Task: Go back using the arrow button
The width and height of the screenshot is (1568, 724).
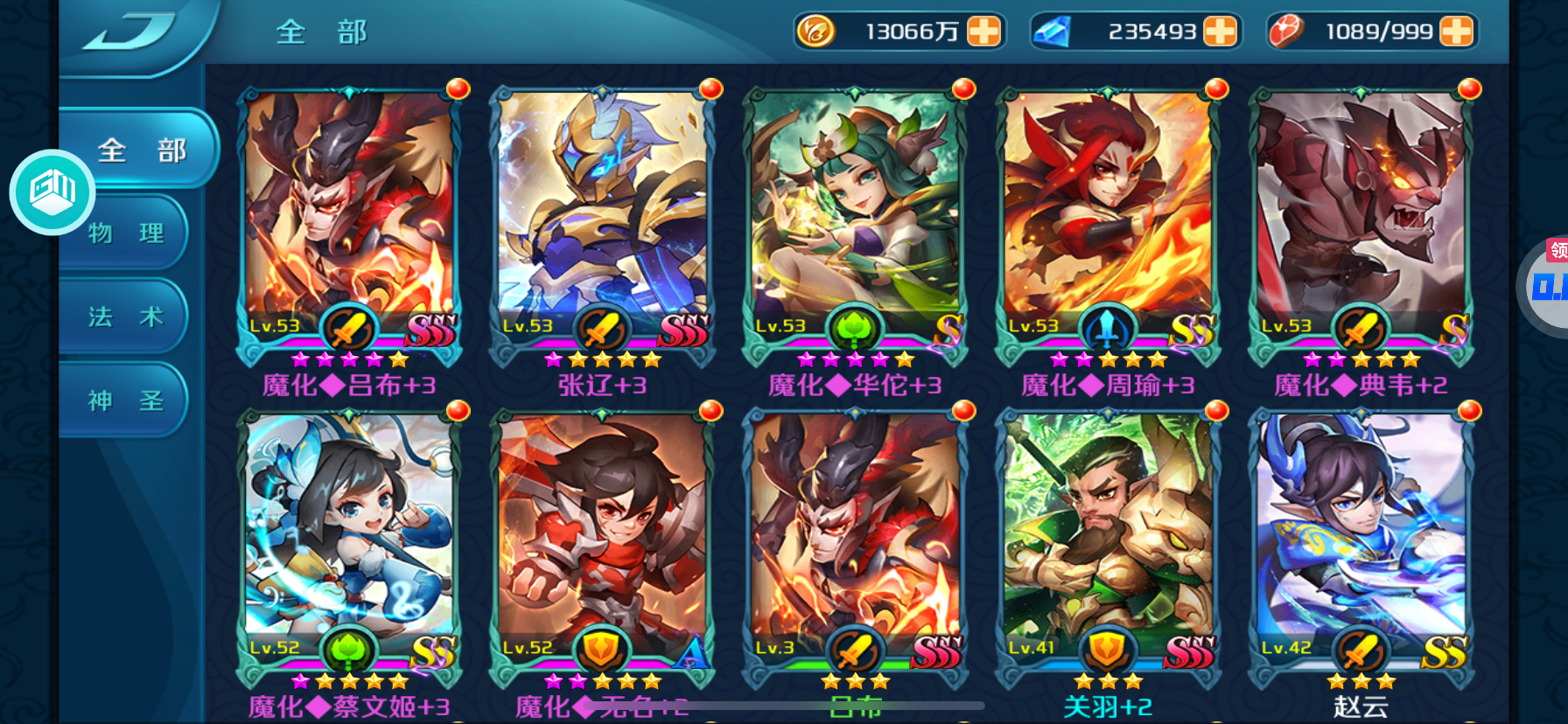Action: click(x=131, y=31)
